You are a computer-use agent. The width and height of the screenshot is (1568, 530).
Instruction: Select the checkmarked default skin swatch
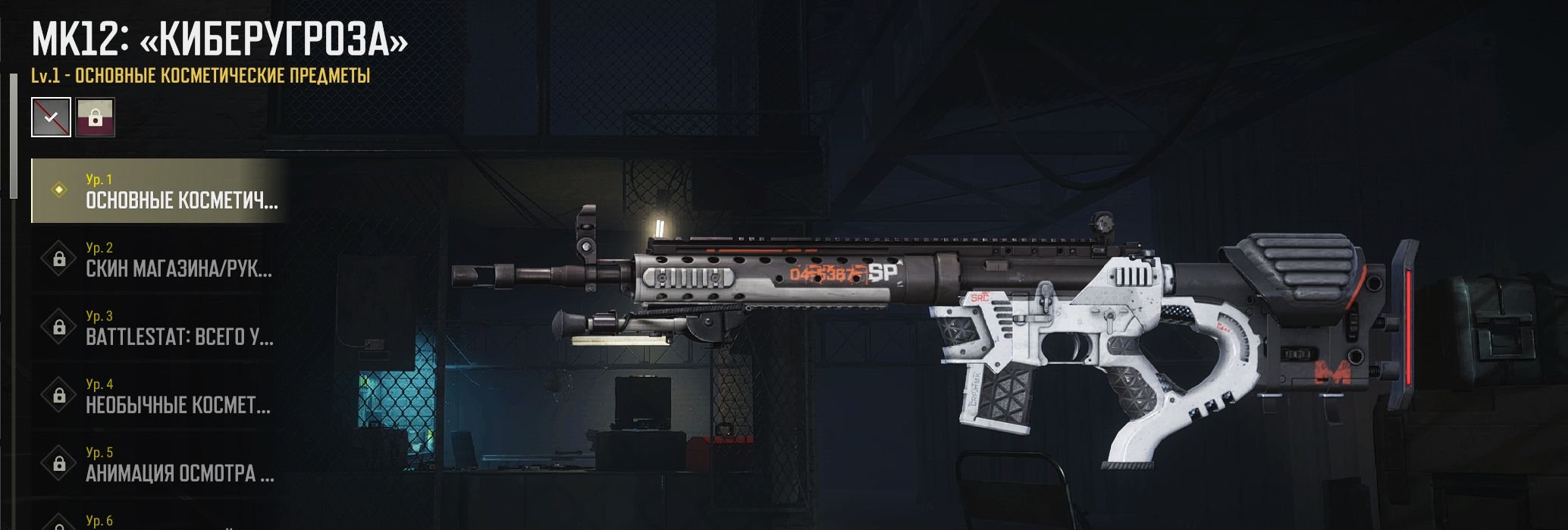51,117
